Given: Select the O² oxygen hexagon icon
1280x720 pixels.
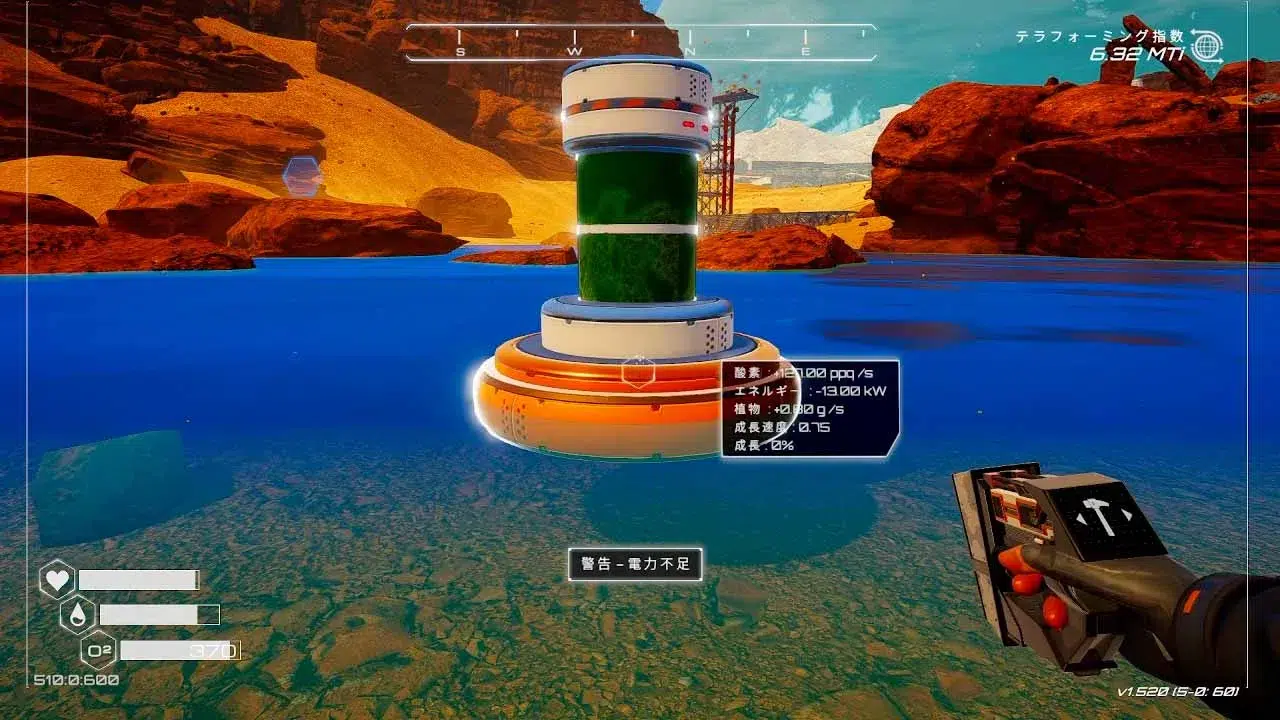Looking at the screenshot, I should 98,650.
